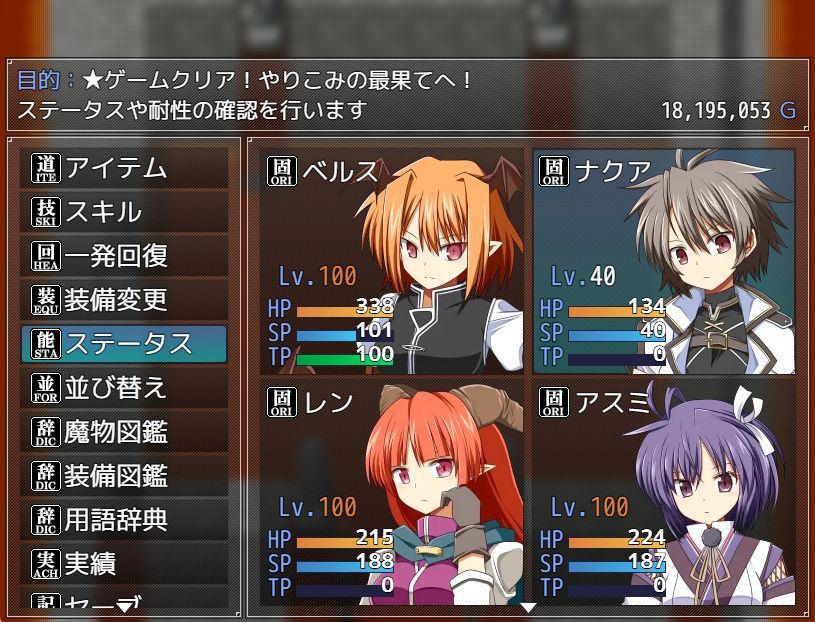Open 装備変更 equipment change menu
The image size is (815, 622).
point(124,300)
